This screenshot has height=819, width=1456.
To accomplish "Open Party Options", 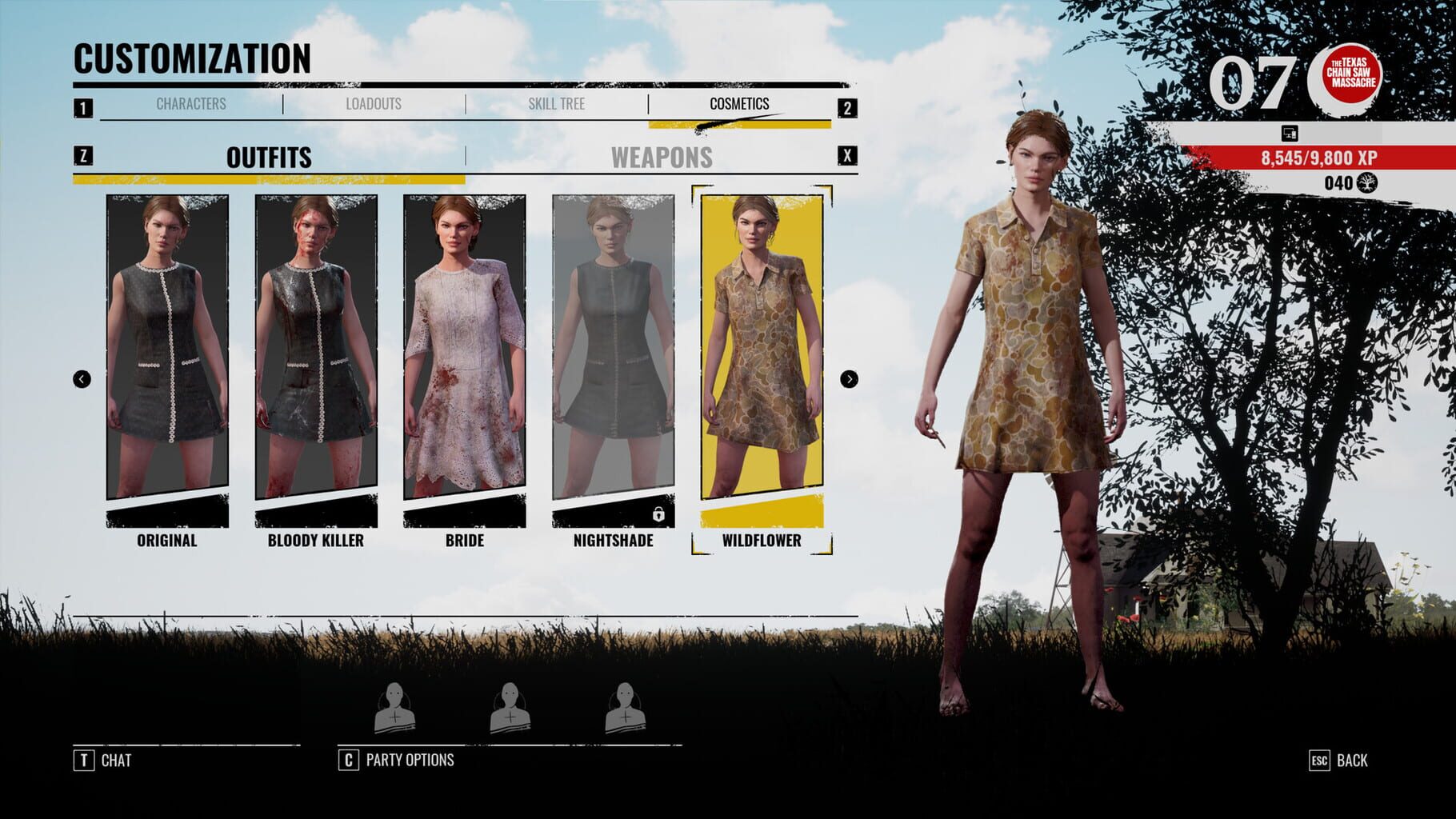I will [410, 761].
